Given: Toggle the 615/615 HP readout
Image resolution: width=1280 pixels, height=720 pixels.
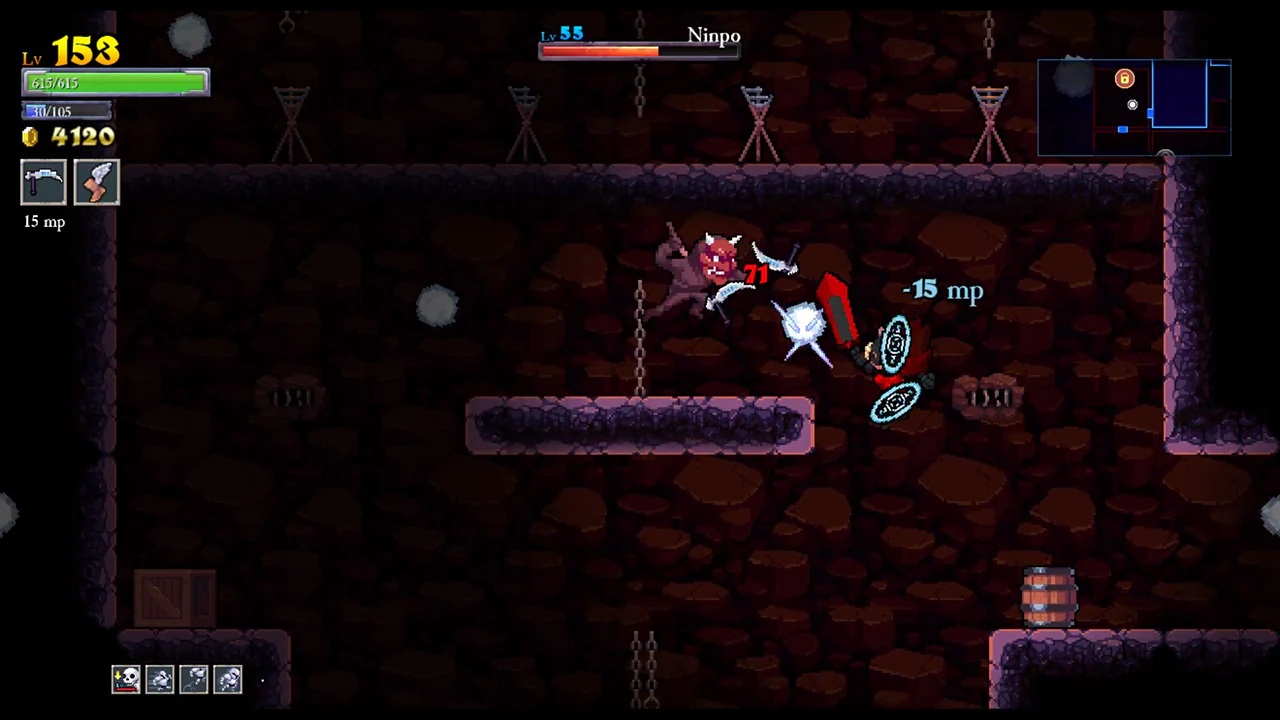Looking at the screenshot, I should [x=55, y=83].
